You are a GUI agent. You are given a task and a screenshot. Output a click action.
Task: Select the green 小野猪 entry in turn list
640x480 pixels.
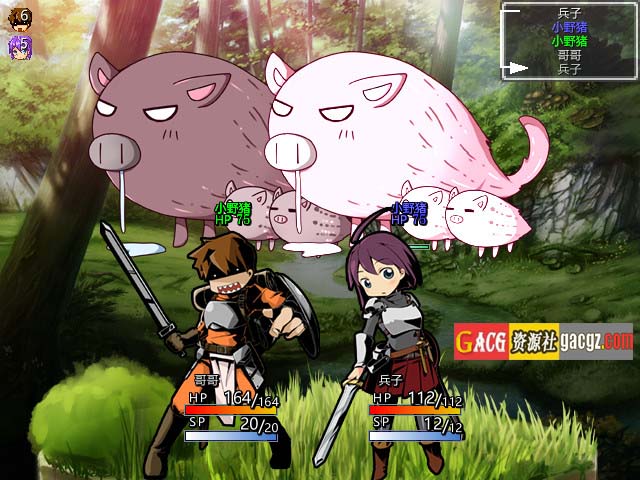568,42
